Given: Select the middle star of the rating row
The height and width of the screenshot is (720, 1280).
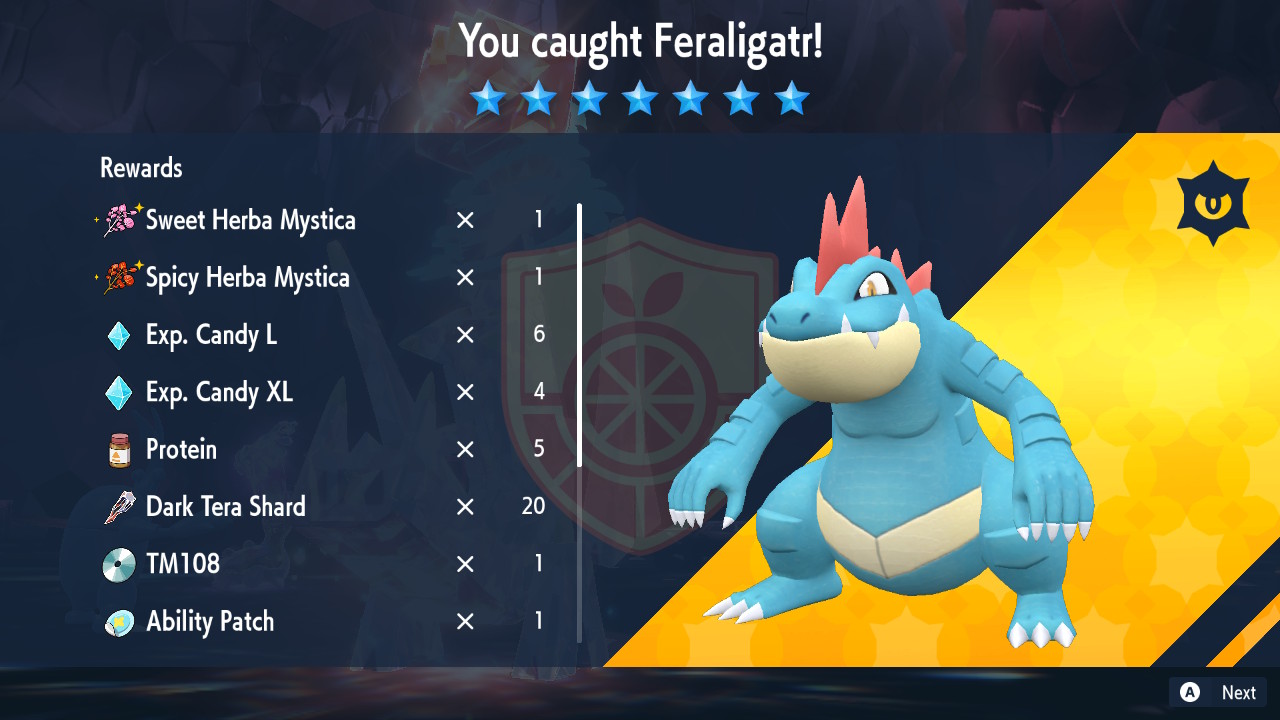Looking at the screenshot, I should (x=640, y=98).
